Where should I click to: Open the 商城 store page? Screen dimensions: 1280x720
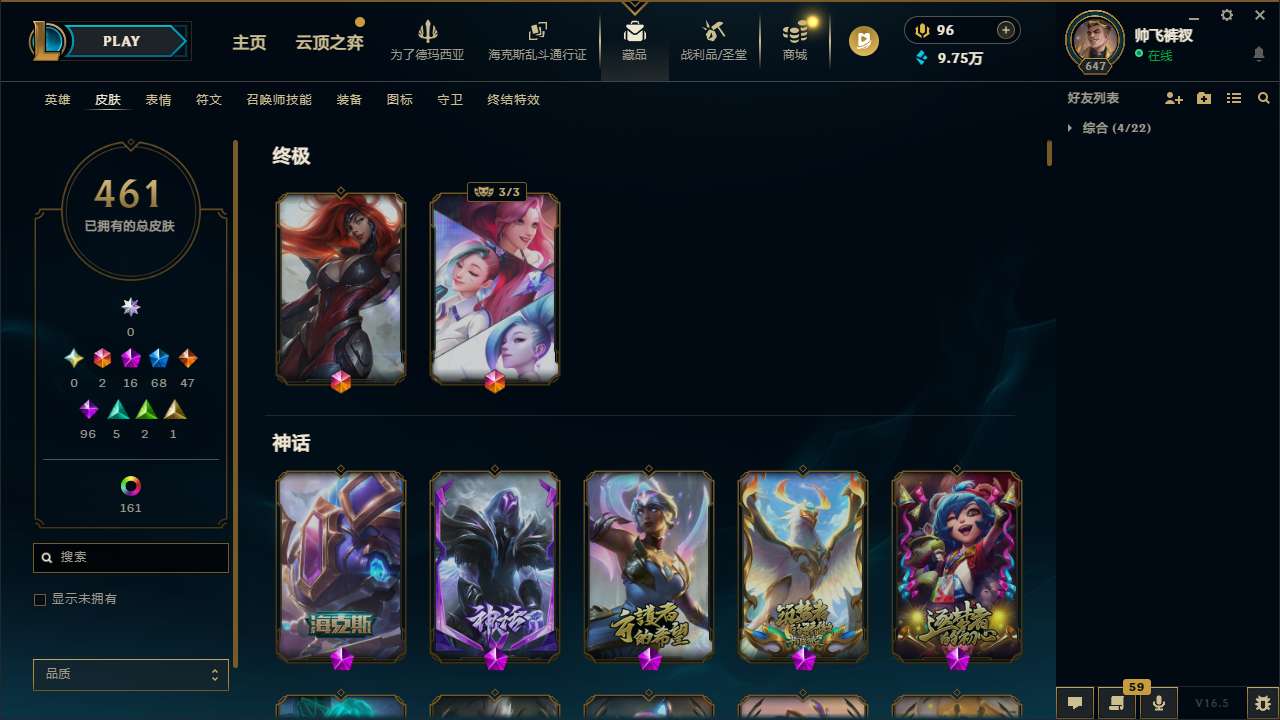pos(794,40)
